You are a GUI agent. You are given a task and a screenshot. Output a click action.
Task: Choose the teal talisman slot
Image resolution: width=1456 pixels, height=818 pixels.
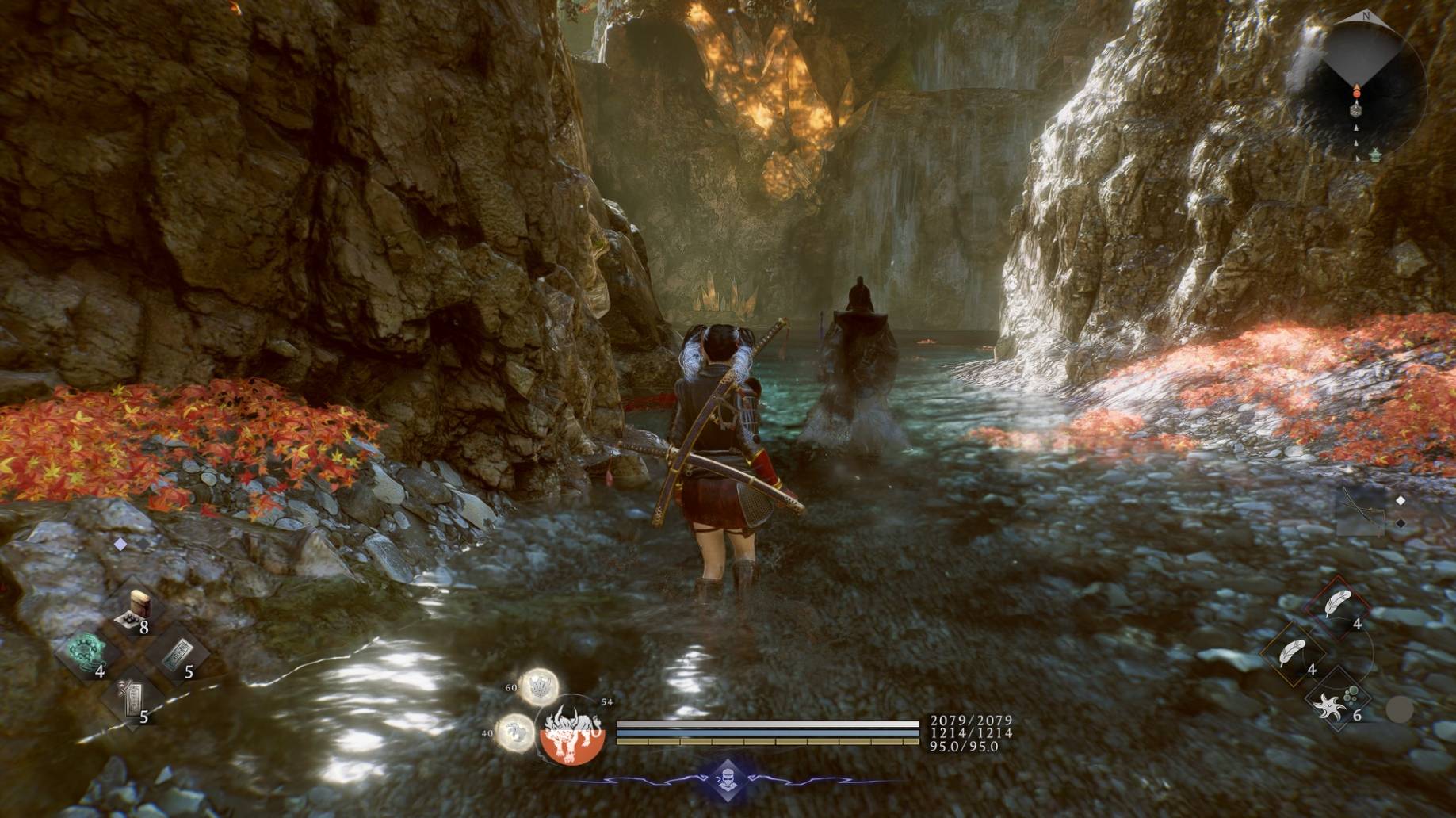click(178, 655)
